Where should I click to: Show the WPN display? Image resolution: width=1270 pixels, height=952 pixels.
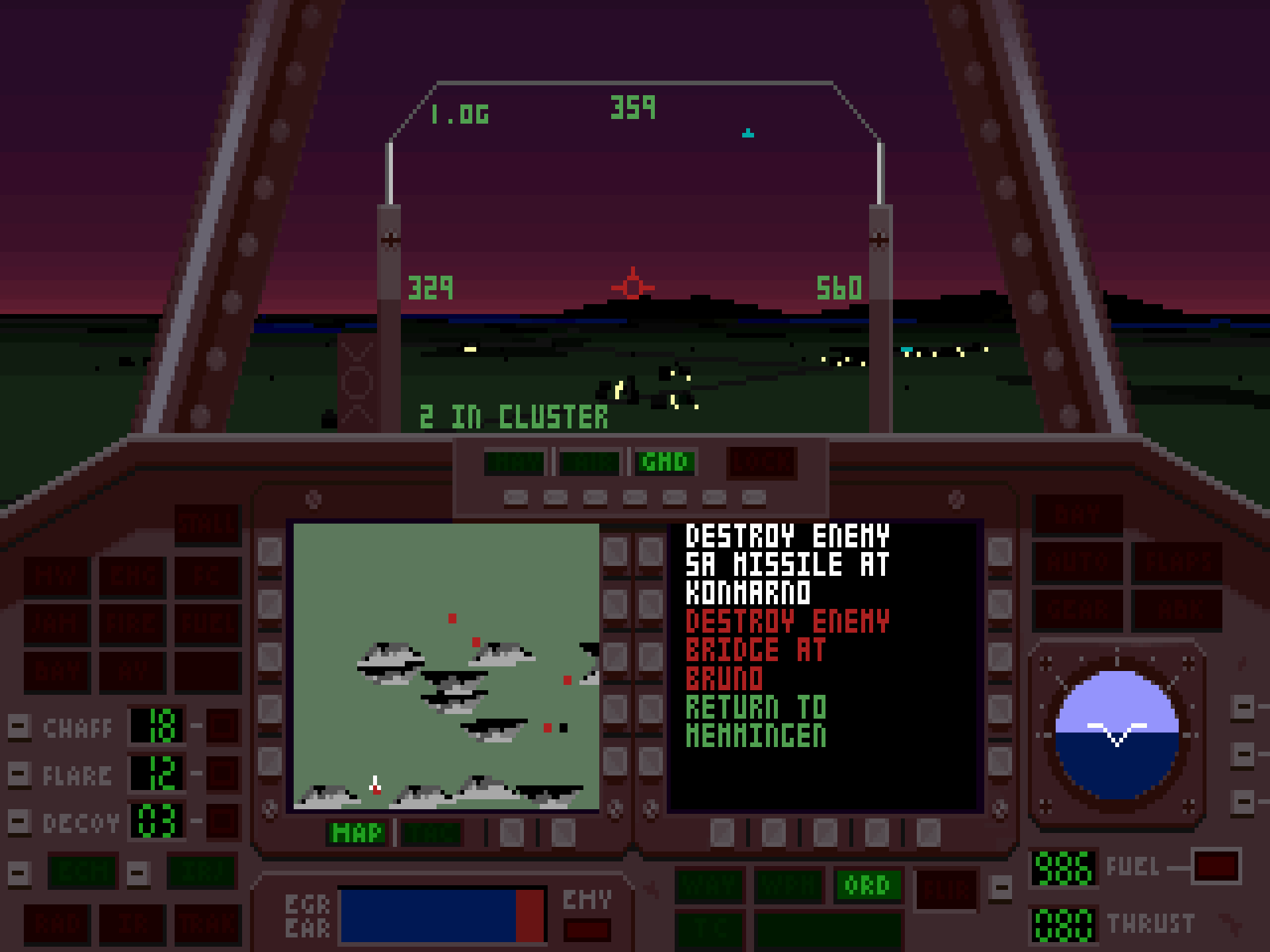click(x=788, y=885)
